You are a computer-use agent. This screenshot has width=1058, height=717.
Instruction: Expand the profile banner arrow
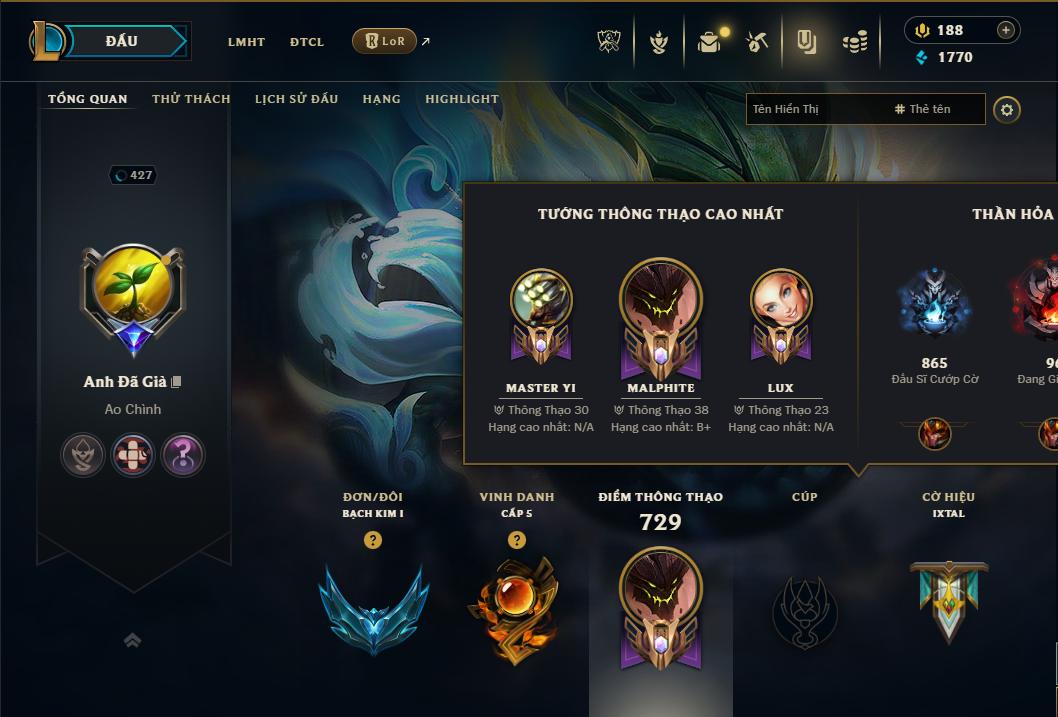click(x=132, y=640)
